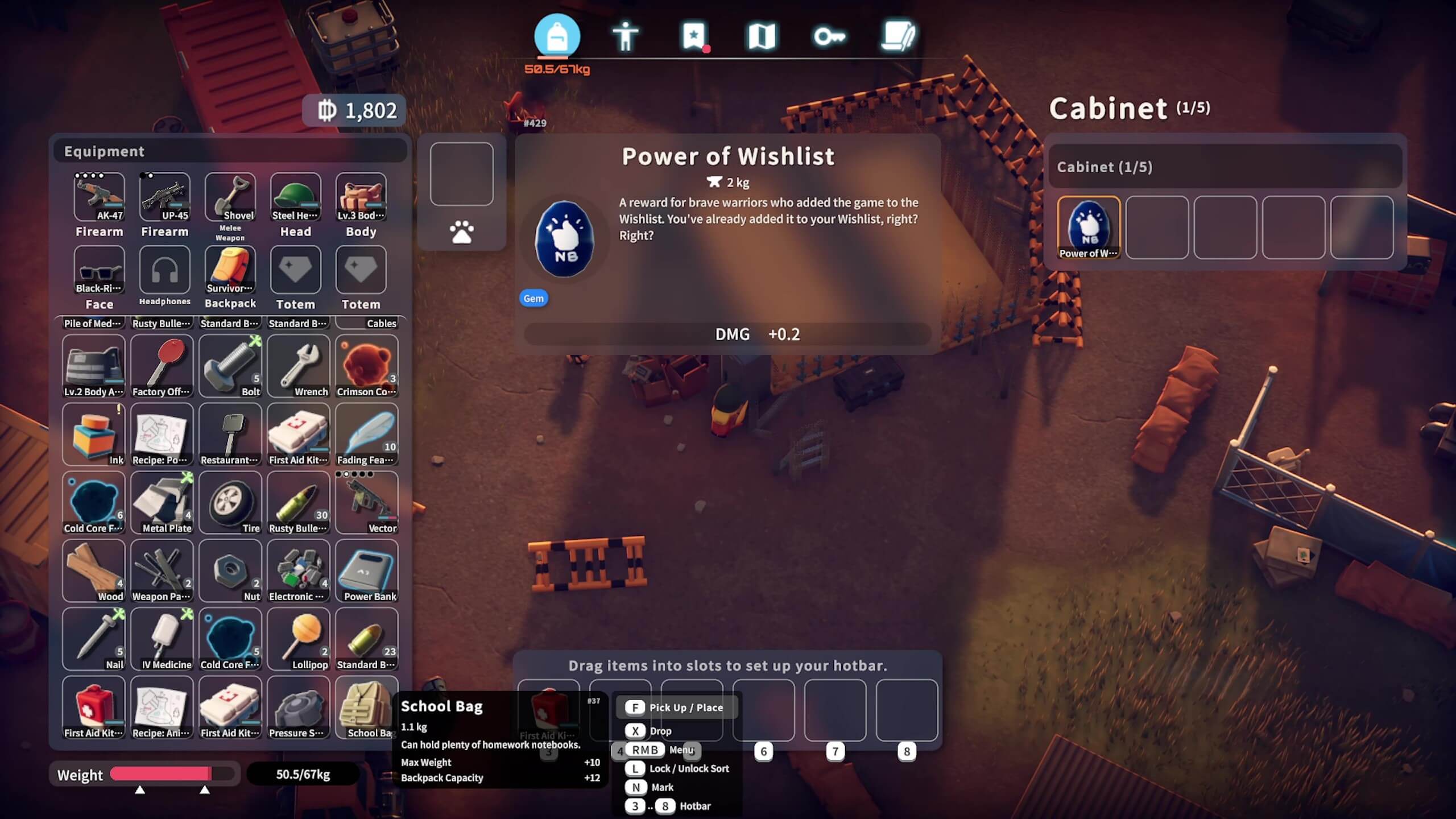Select the Vector gun in inventory
The width and height of the screenshot is (1456, 819).
367,502
